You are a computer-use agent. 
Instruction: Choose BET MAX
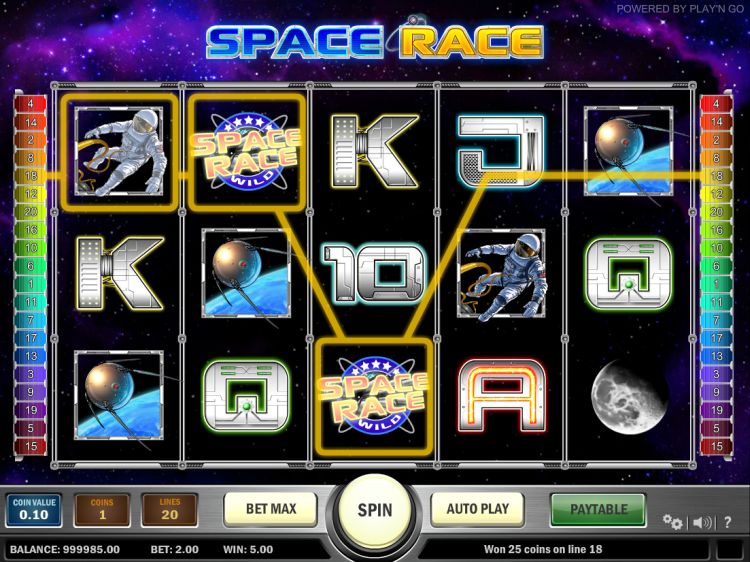(271, 509)
